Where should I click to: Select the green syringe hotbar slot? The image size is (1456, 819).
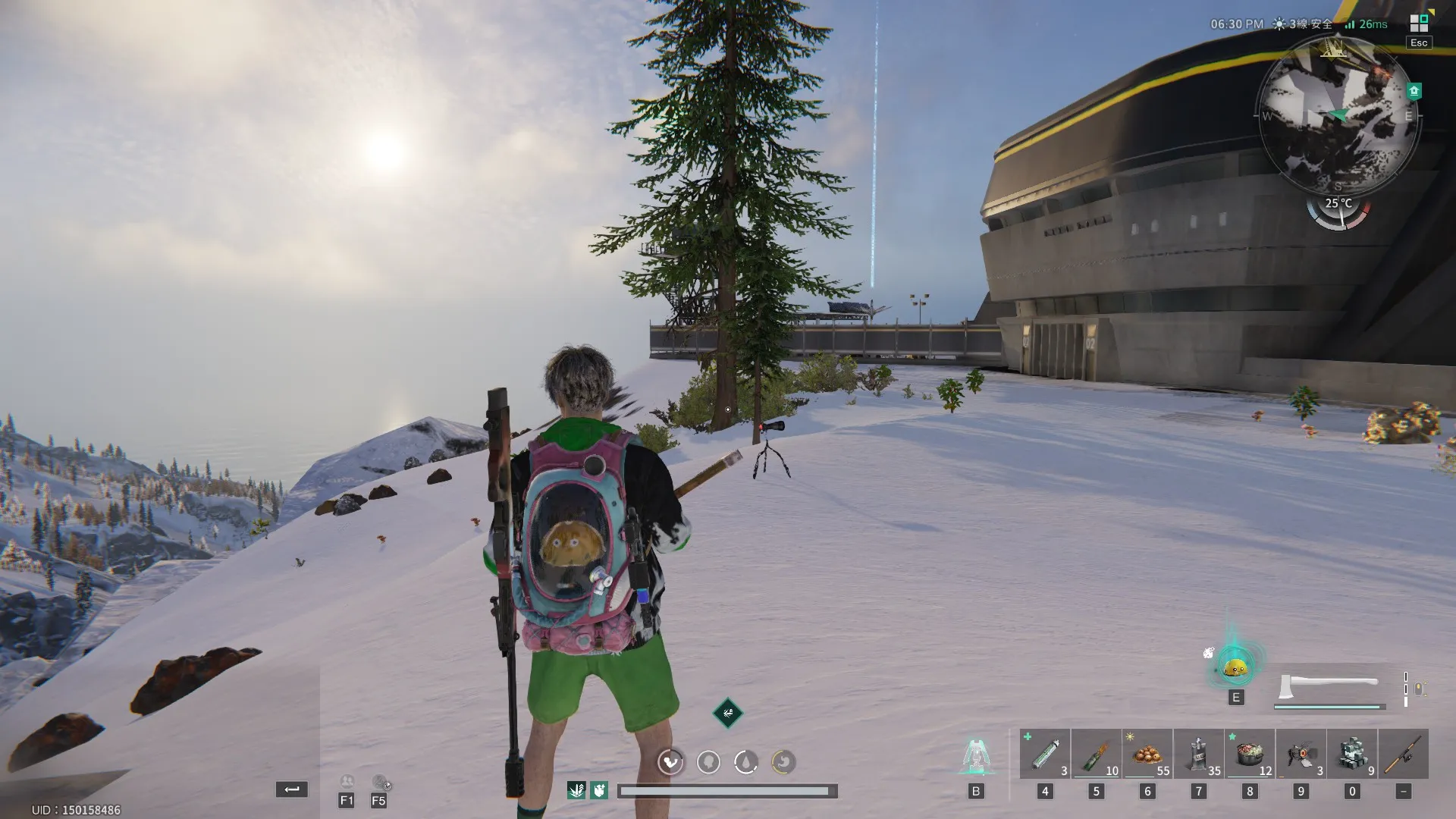click(1045, 754)
